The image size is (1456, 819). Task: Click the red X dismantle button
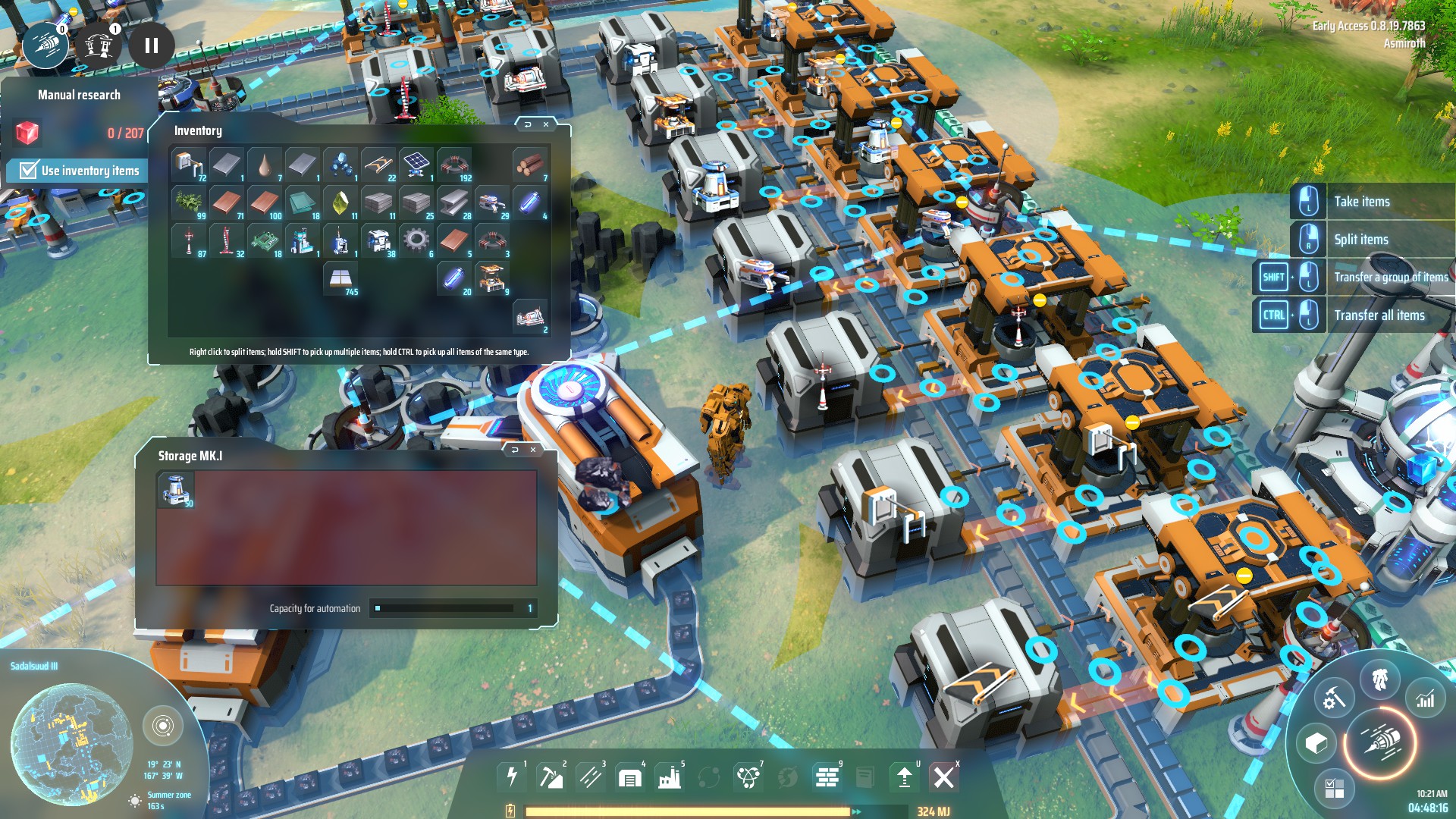(943, 777)
